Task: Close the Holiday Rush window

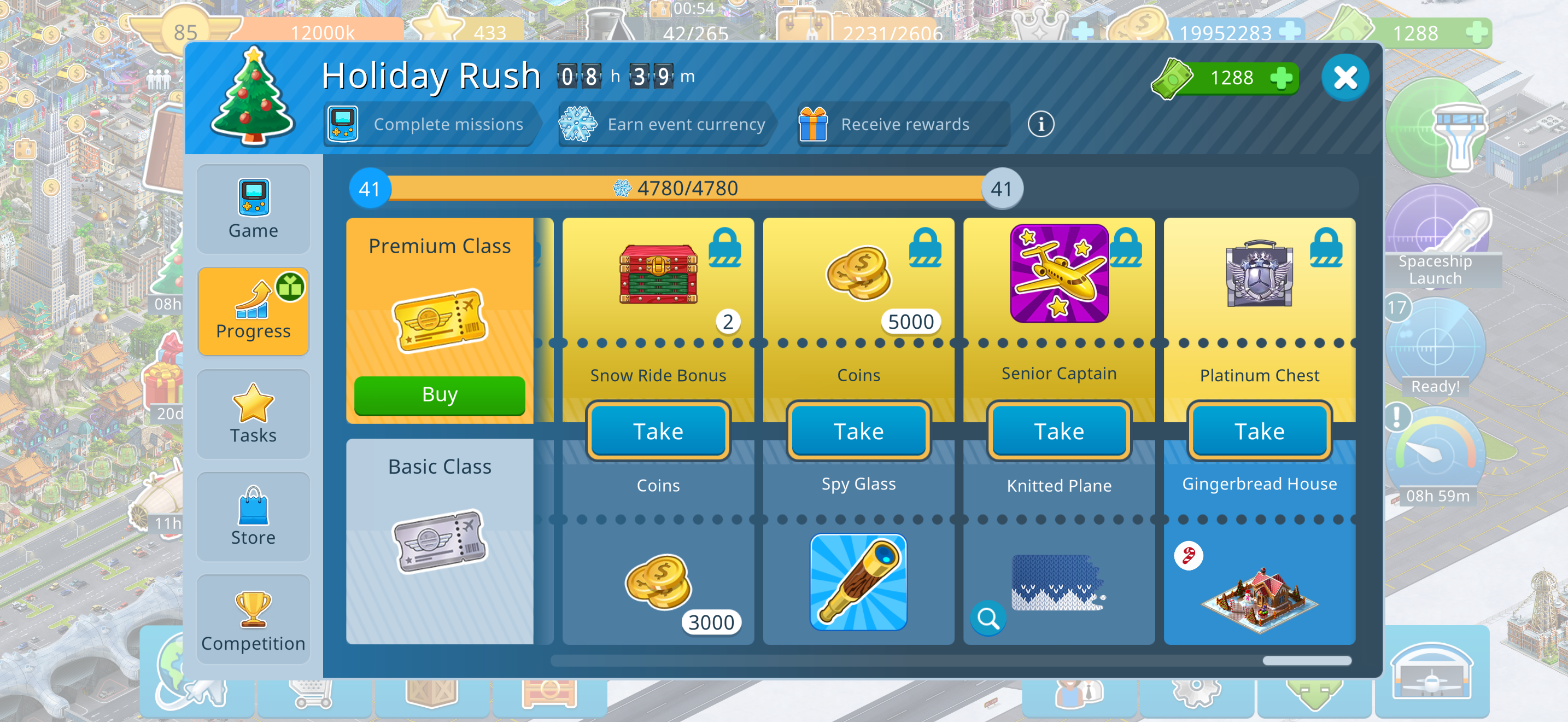Action: click(x=1344, y=78)
